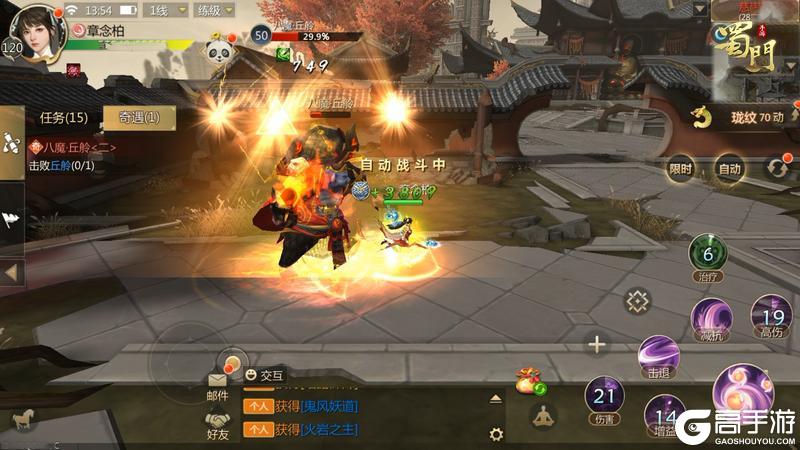
Task: Open the 1线 server line dropdown
Action: coord(165,11)
